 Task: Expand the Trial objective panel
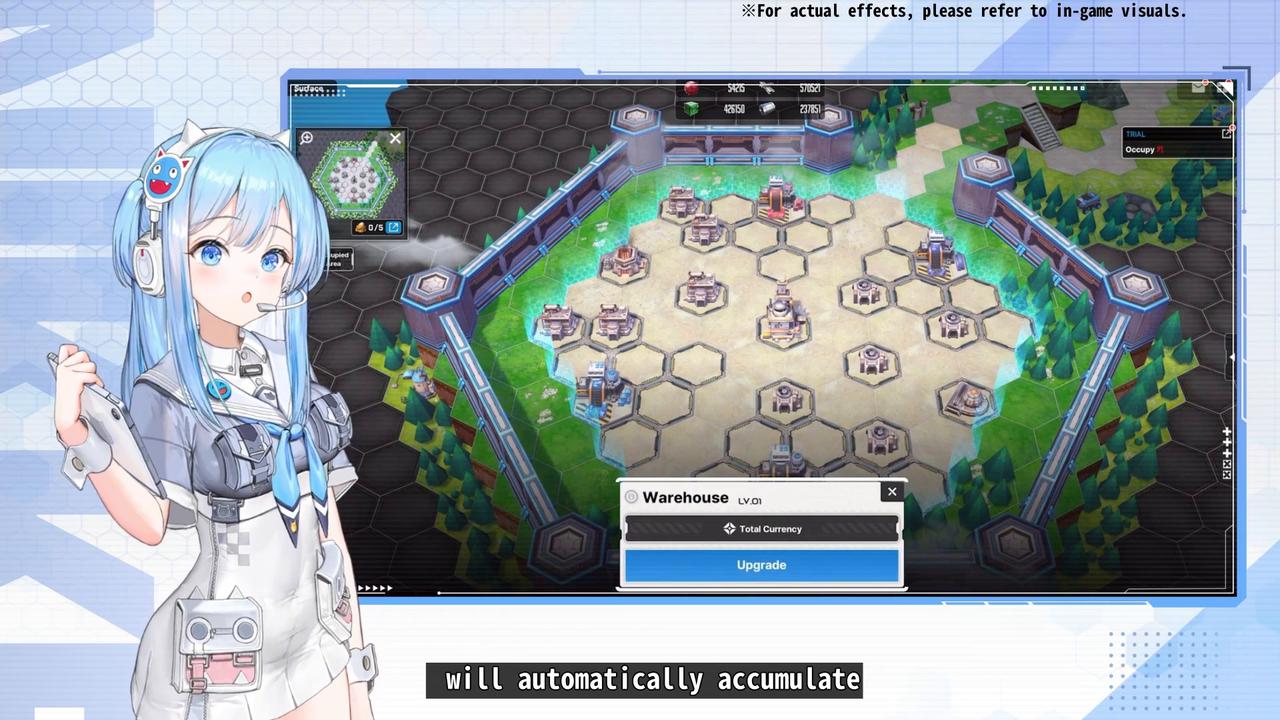pos(1226,133)
